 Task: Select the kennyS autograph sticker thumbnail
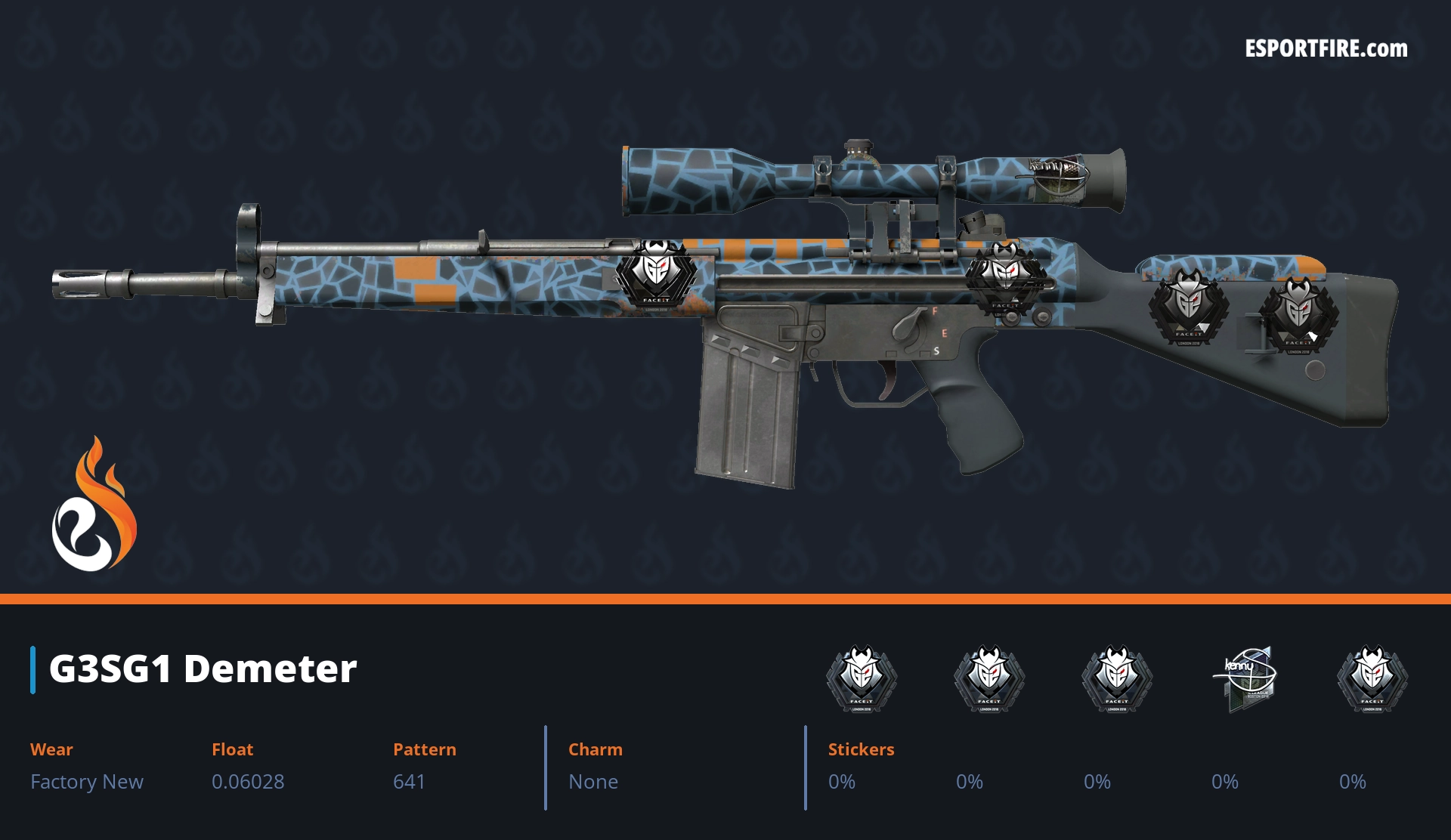1245,678
